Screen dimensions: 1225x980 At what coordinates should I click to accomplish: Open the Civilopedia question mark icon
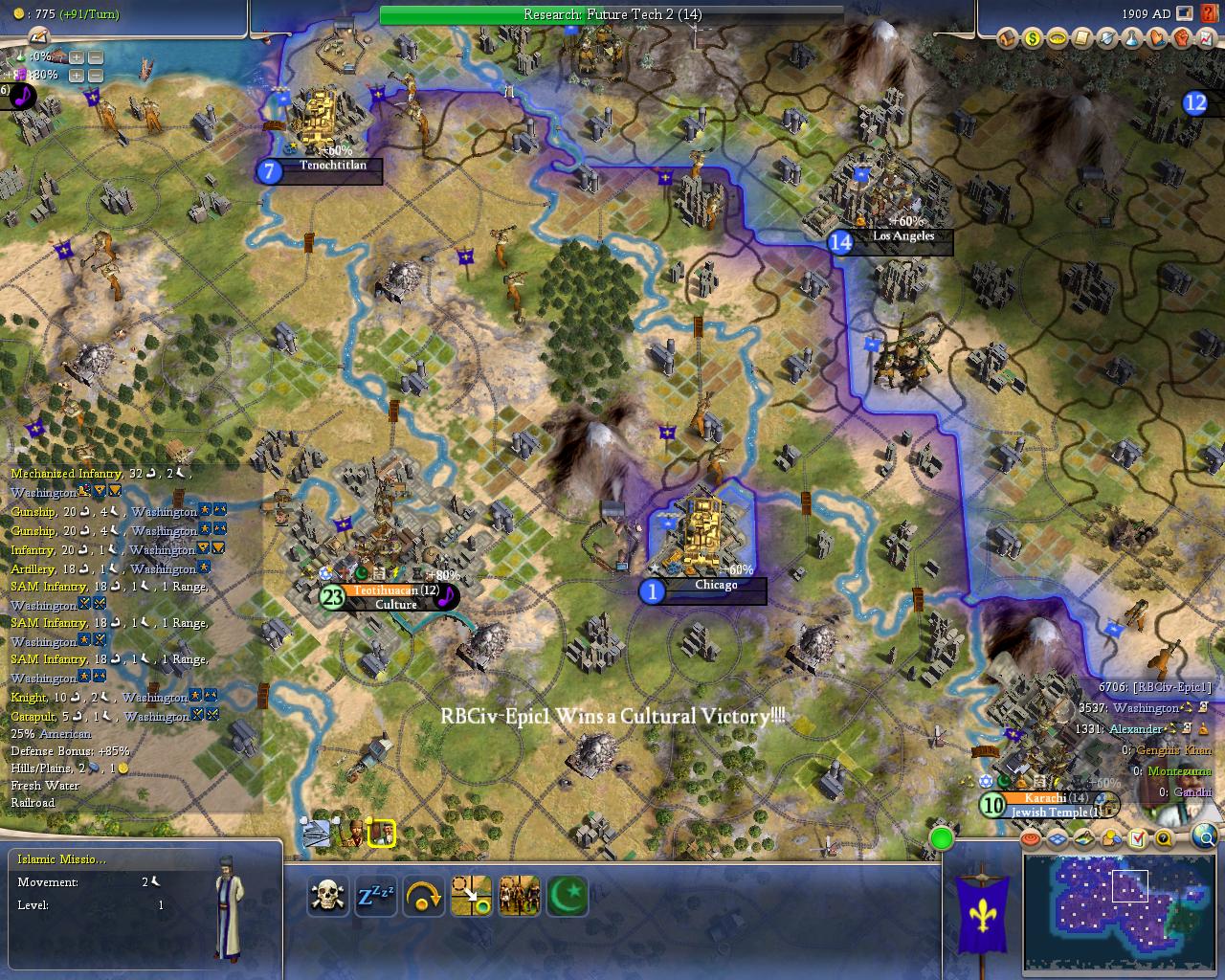tap(1164, 839)
